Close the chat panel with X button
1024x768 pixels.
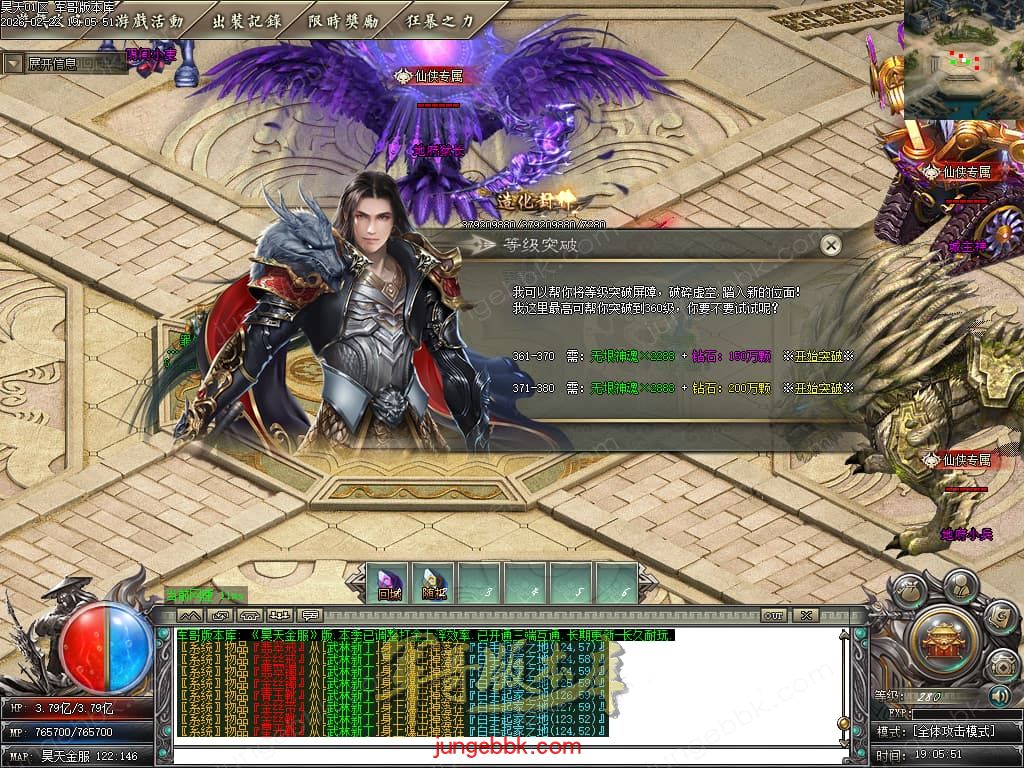pos(805,615)
